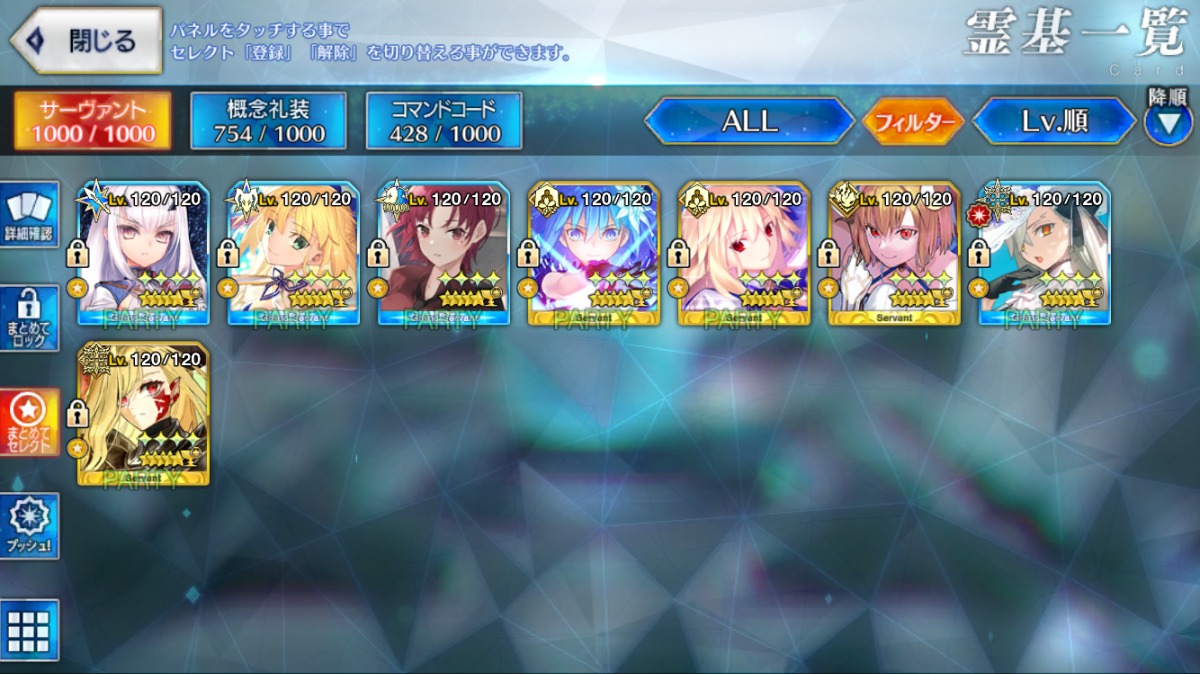Screen dimensions: 1200x674
Task: Change the Lv.順 sort order
Action: 1054,122
